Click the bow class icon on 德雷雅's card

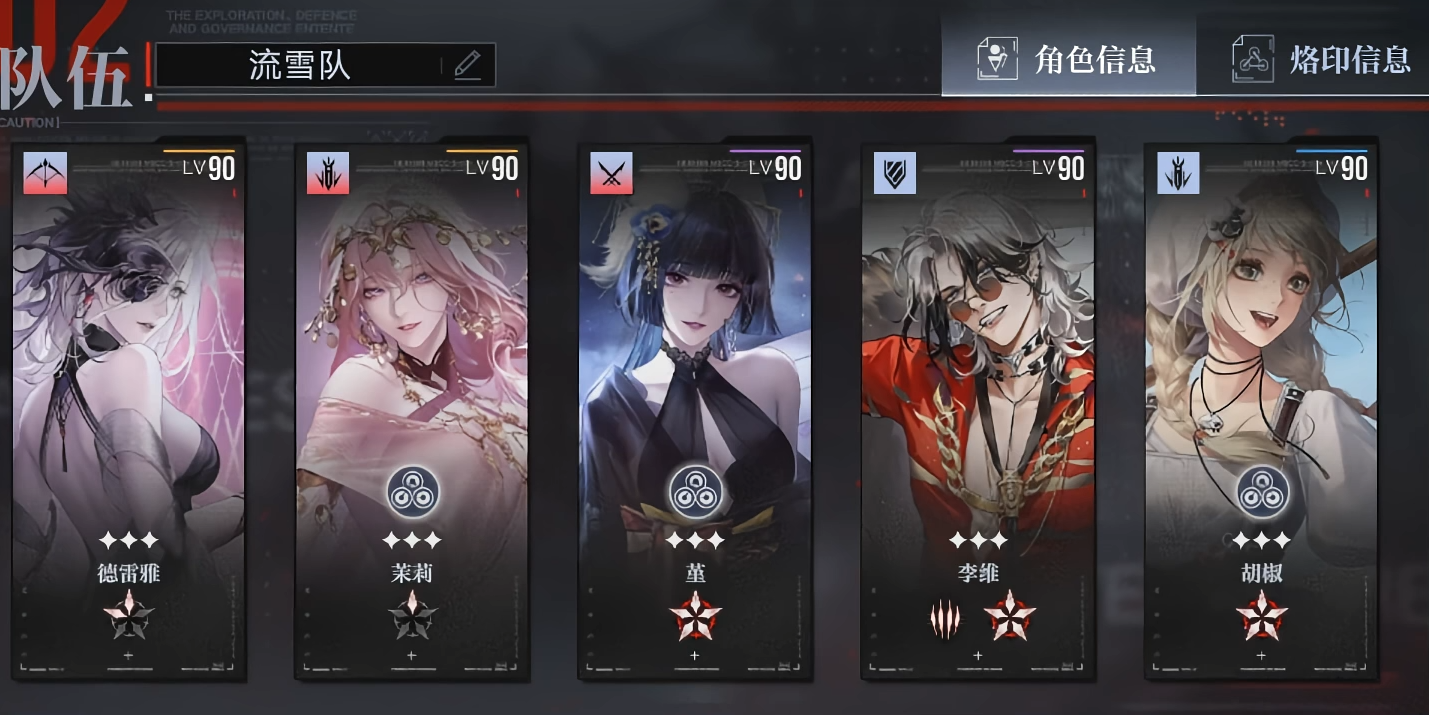pos(46,173)
